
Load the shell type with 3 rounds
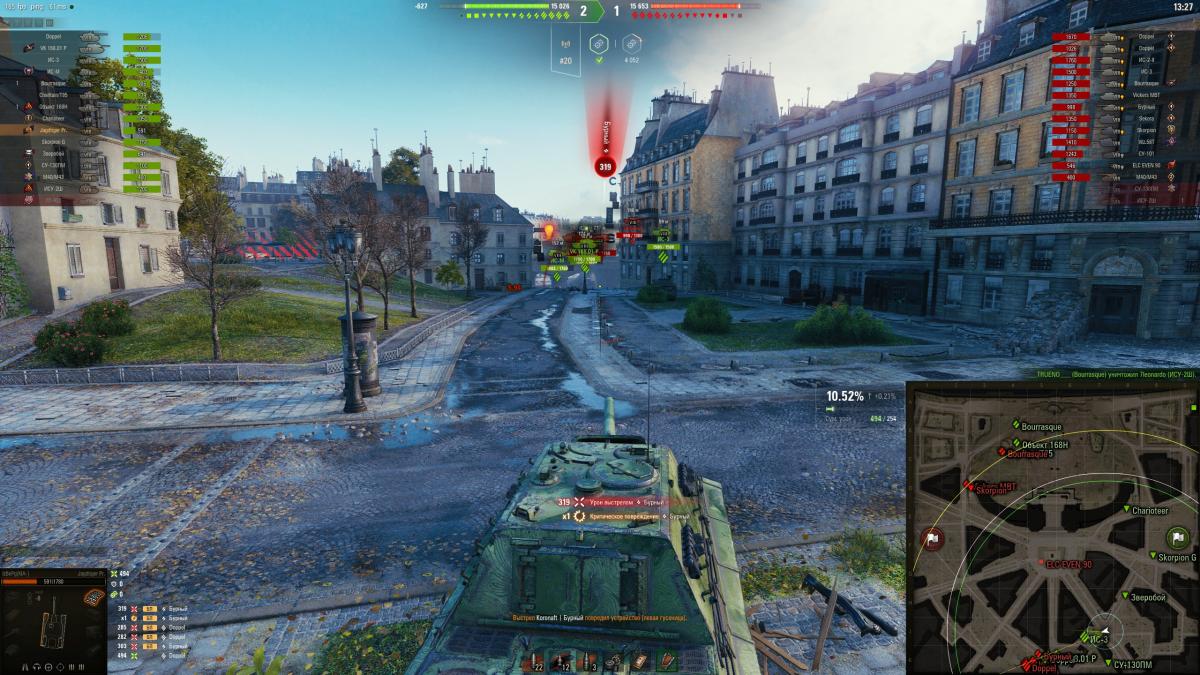click(589, 662)
